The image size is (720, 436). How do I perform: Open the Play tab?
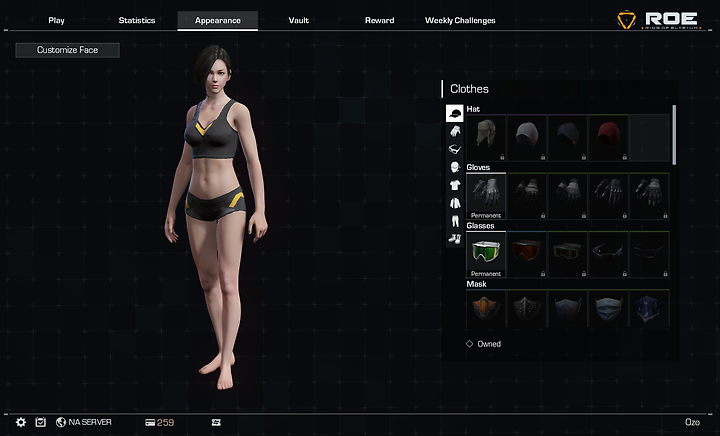[56, 20]
